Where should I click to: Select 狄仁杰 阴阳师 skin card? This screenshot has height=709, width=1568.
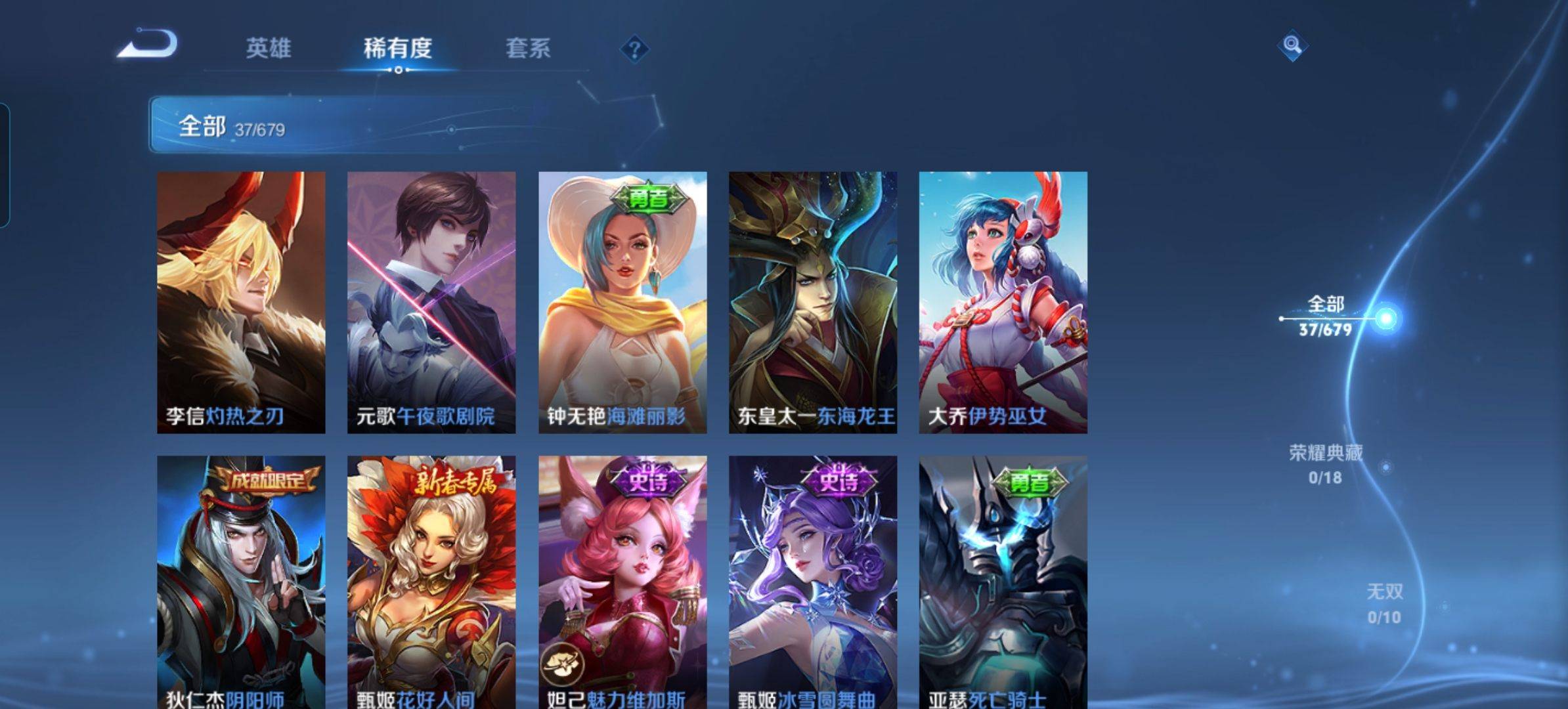(241, 581)
